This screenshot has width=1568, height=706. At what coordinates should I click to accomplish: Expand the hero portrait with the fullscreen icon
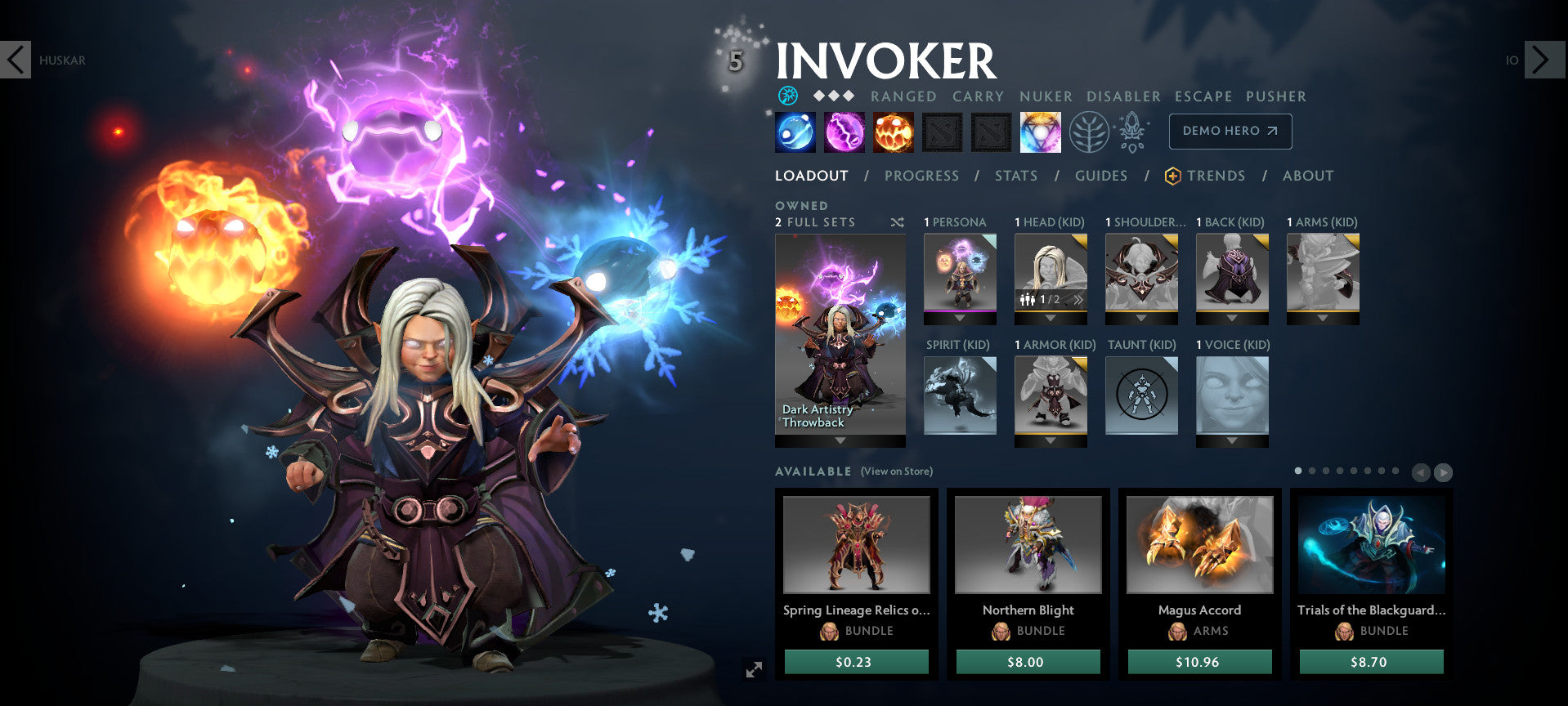point(754,668)
